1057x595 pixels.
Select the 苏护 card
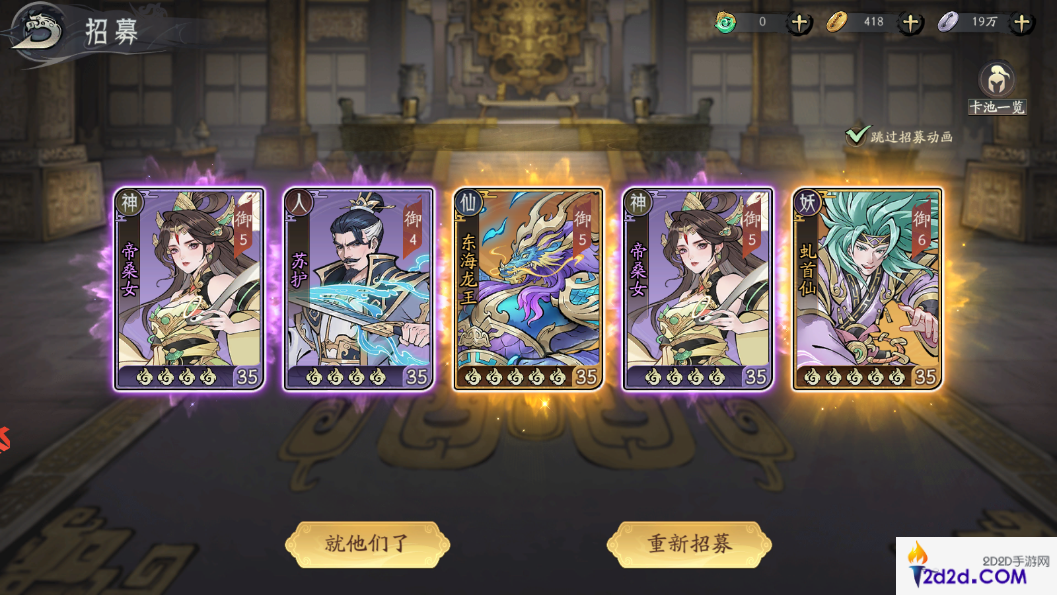(x=359, y=289)
